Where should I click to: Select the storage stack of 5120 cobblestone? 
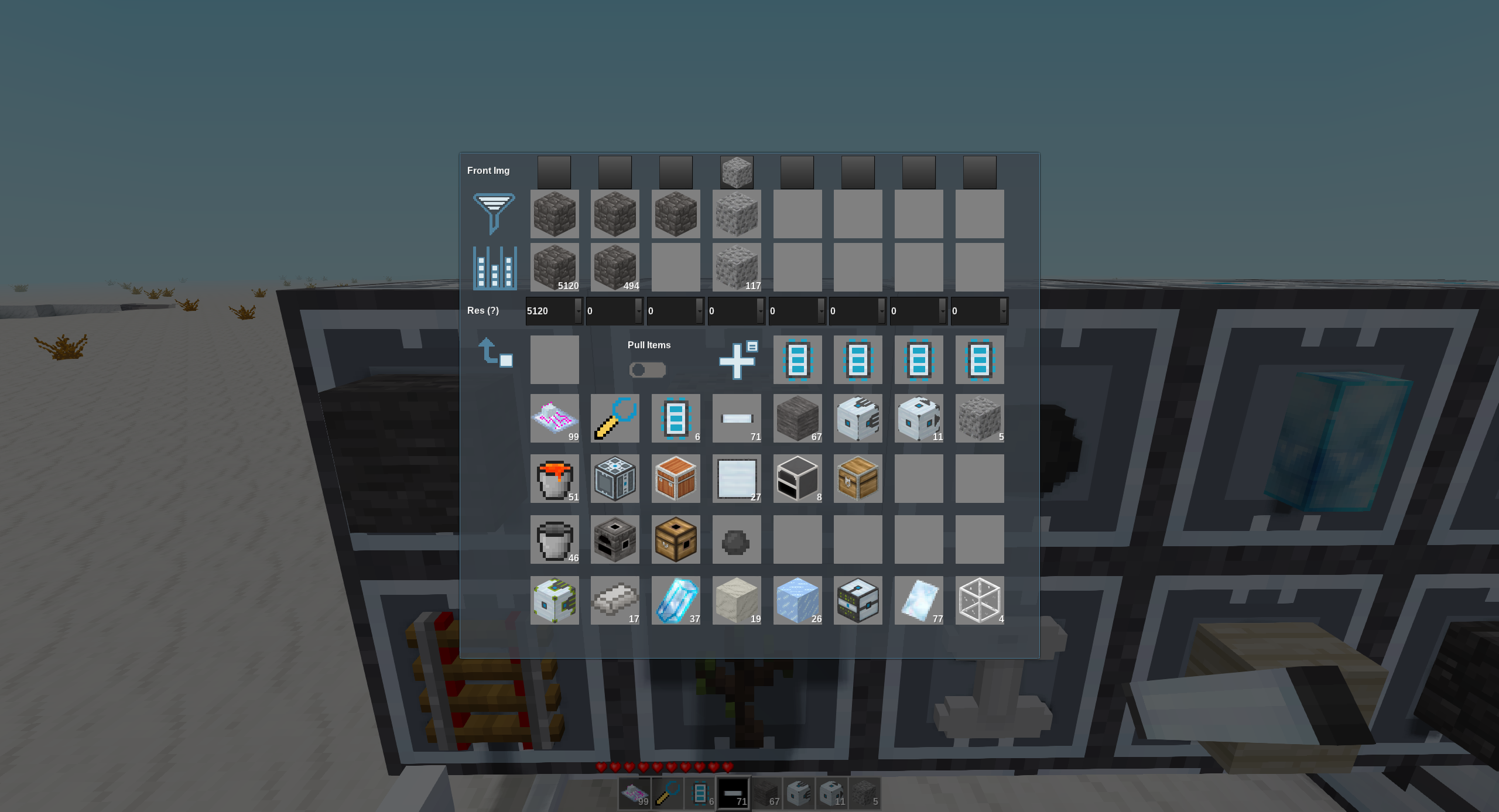pyautogui.click(x=555, y=268)
